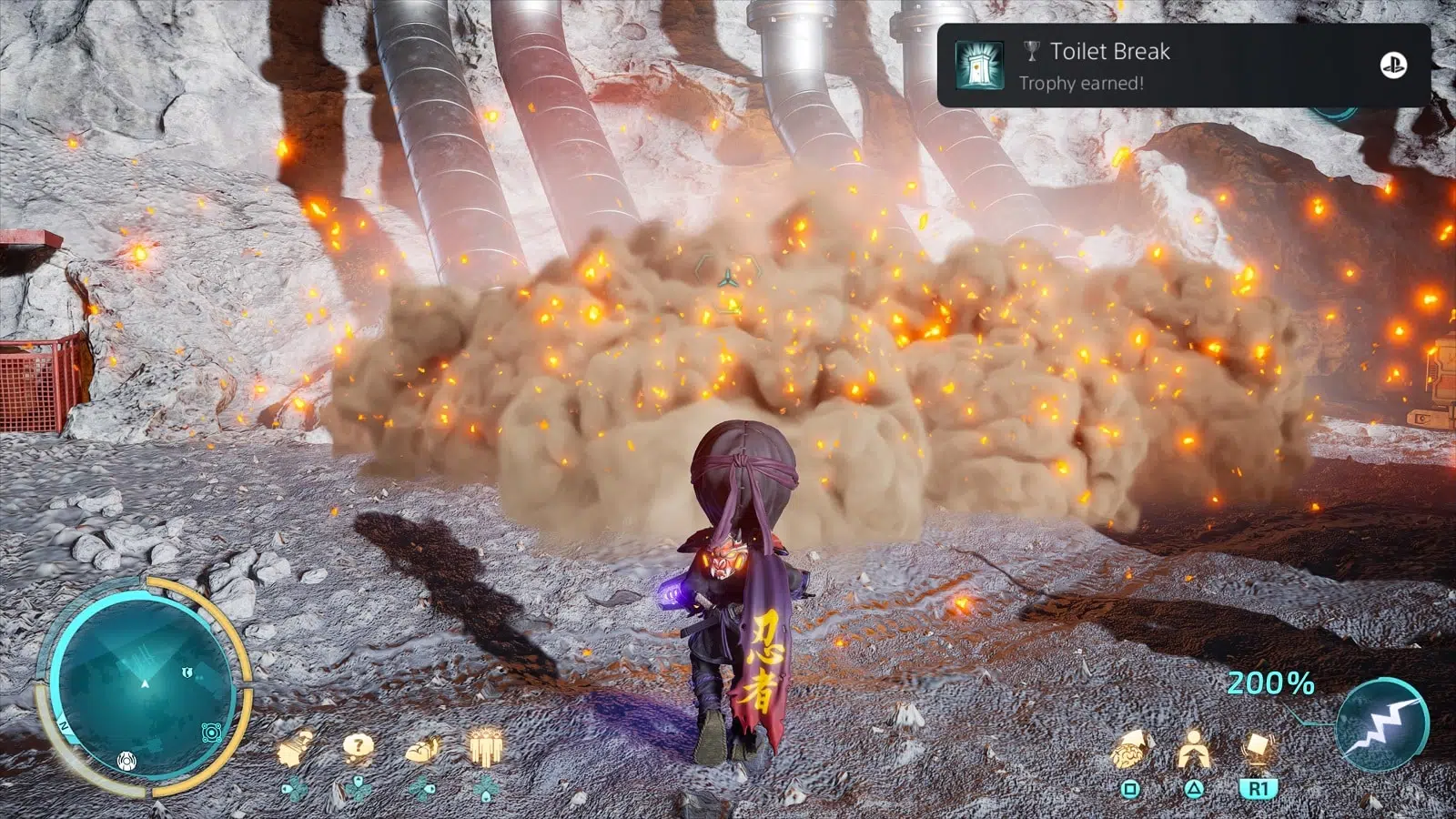
Task: Use the person with upward arrow ability
Action: (x=1192, y=751)
